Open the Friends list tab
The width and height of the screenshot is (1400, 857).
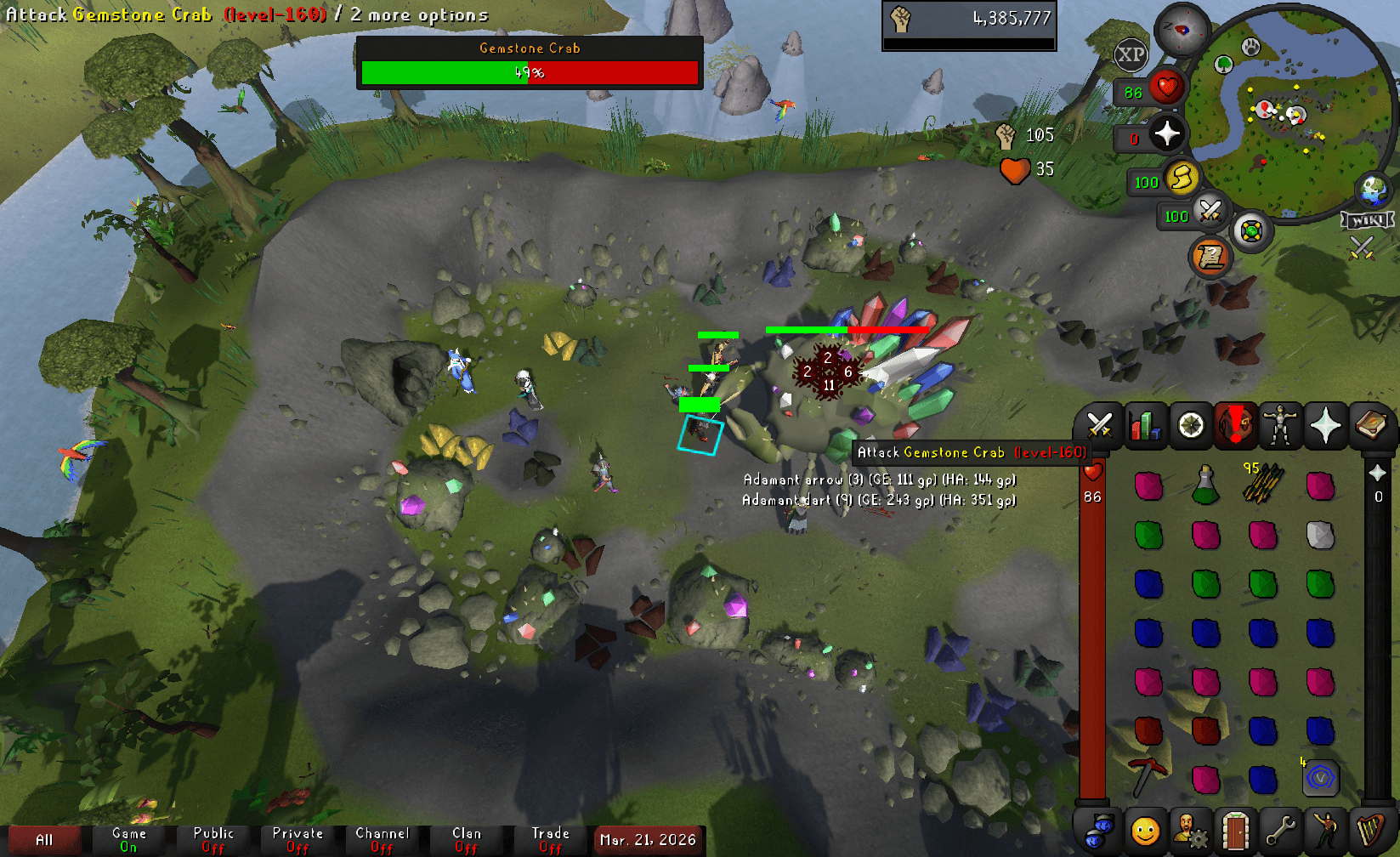(1099, 829)
